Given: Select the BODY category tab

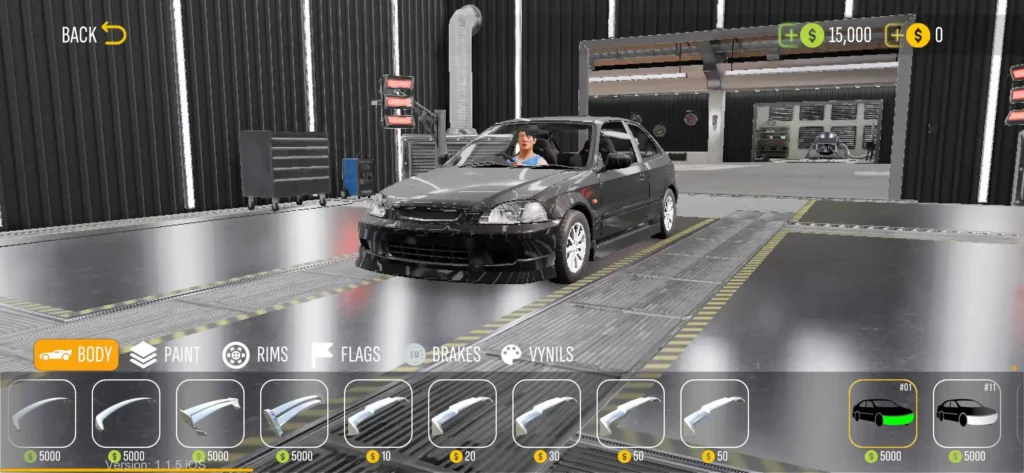Looking at the screenshot, I should click(x=76, y=355).
